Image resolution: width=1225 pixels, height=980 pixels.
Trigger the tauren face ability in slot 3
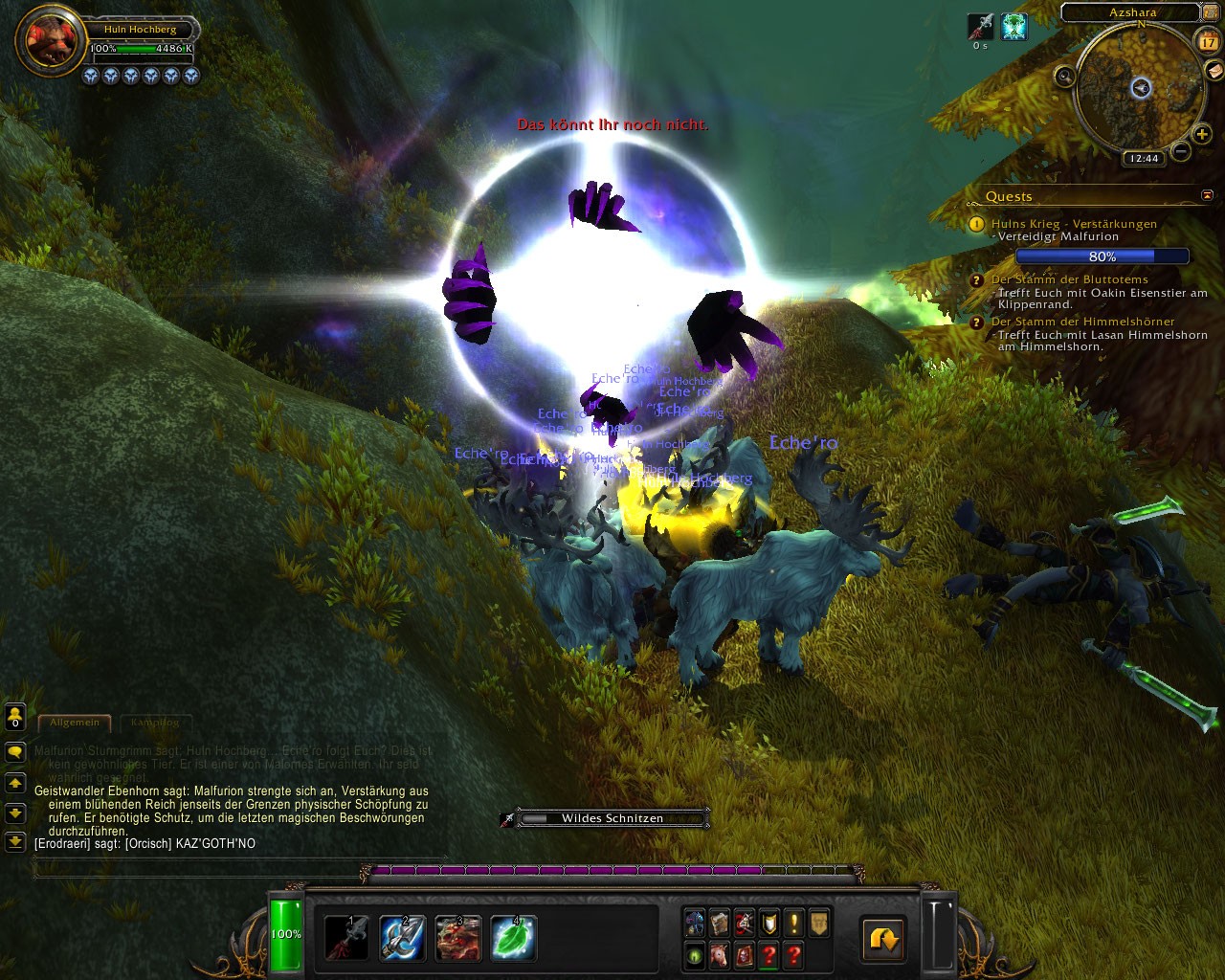(458, 938)
